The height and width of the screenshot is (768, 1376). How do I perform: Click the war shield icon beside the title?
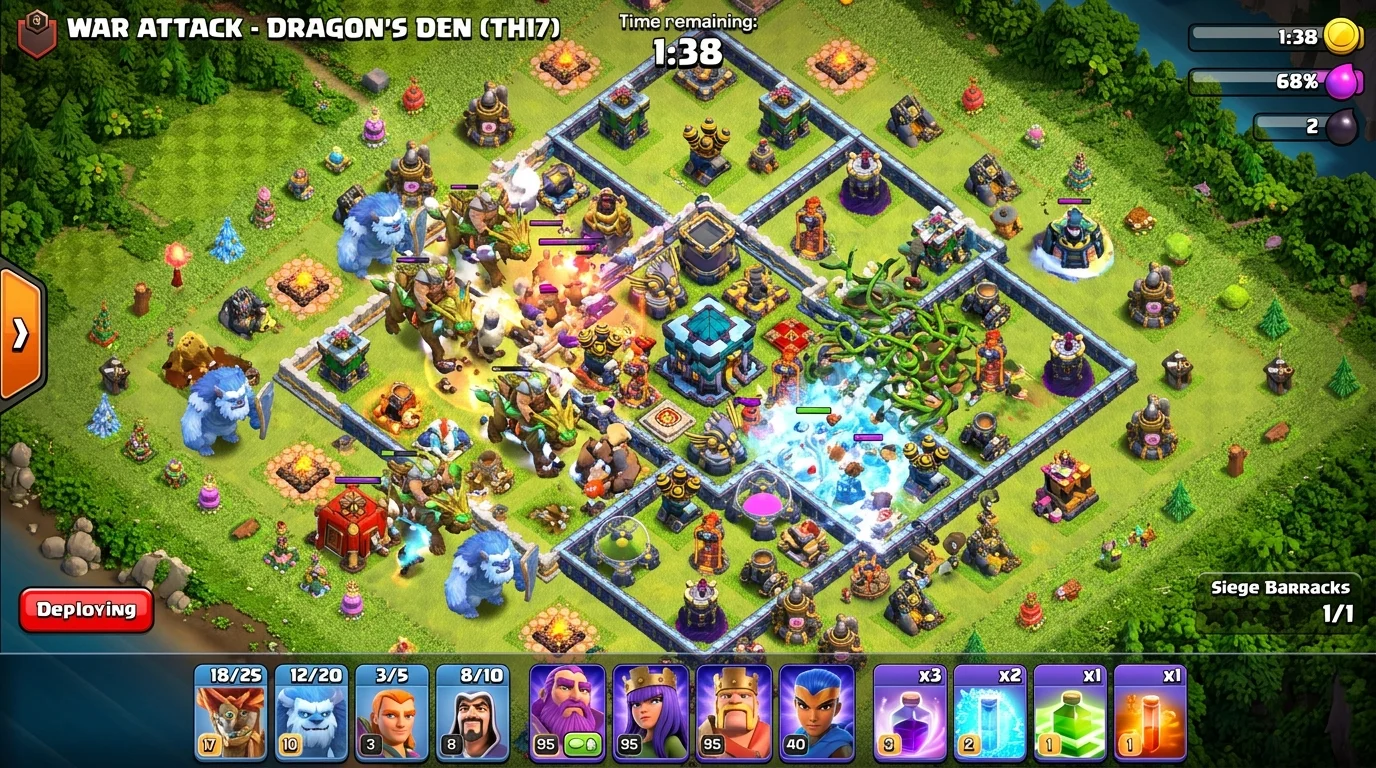point(37,32)
